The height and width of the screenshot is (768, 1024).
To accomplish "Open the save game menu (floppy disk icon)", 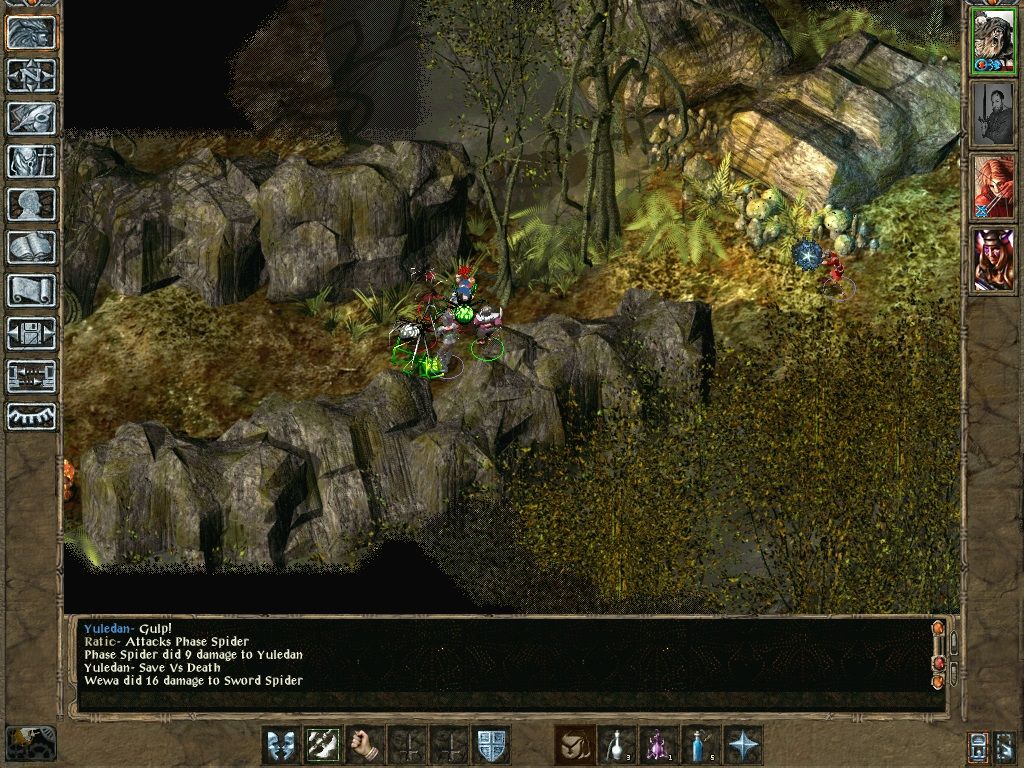I will (32, 333).
